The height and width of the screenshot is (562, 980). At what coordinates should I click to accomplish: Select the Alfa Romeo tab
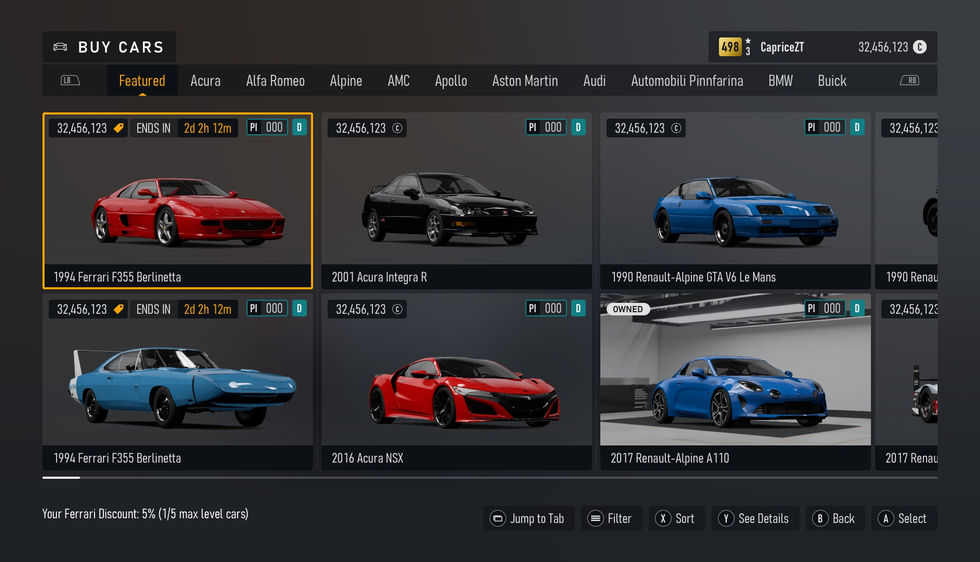(x=275, y=81)
